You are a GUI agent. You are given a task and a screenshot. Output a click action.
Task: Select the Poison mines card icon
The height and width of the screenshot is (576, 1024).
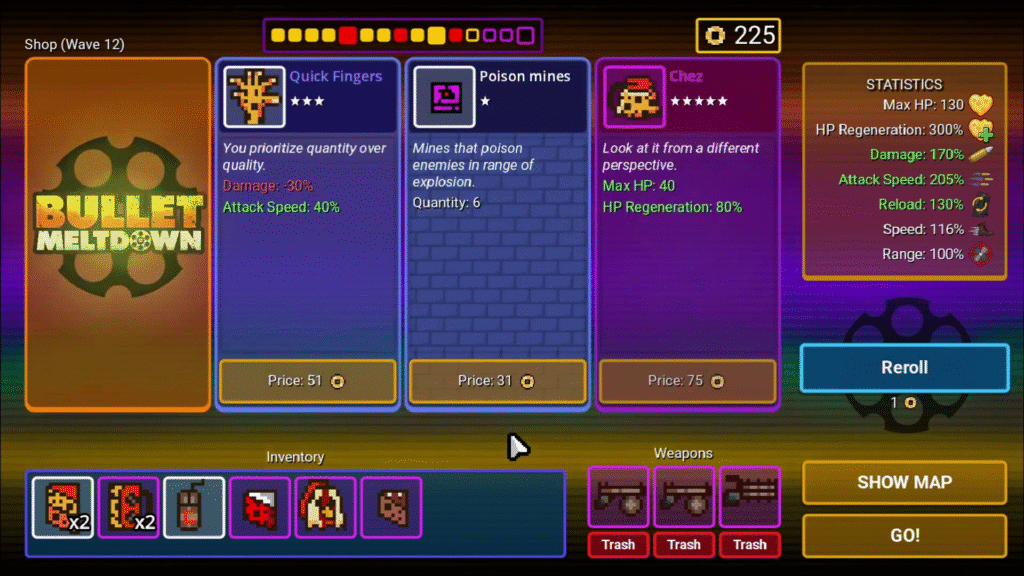click(444, 97)
